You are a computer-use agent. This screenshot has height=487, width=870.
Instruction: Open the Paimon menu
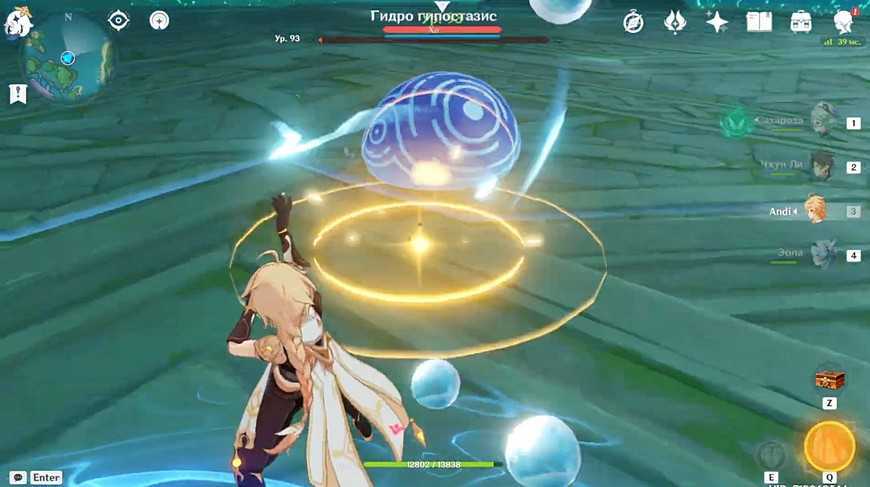tap(17, 22)
